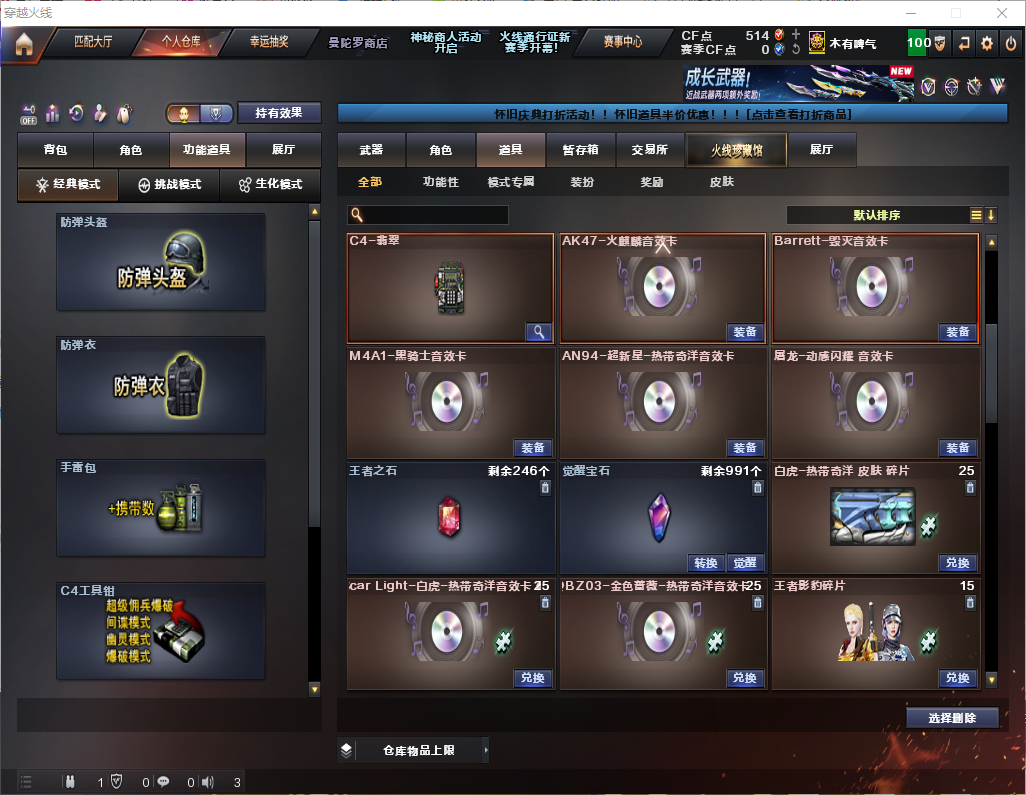The height and width of the screenshot is (795, 1026).
Task: Switch to the 武器 weapons tab
Action: coord(371,150)
